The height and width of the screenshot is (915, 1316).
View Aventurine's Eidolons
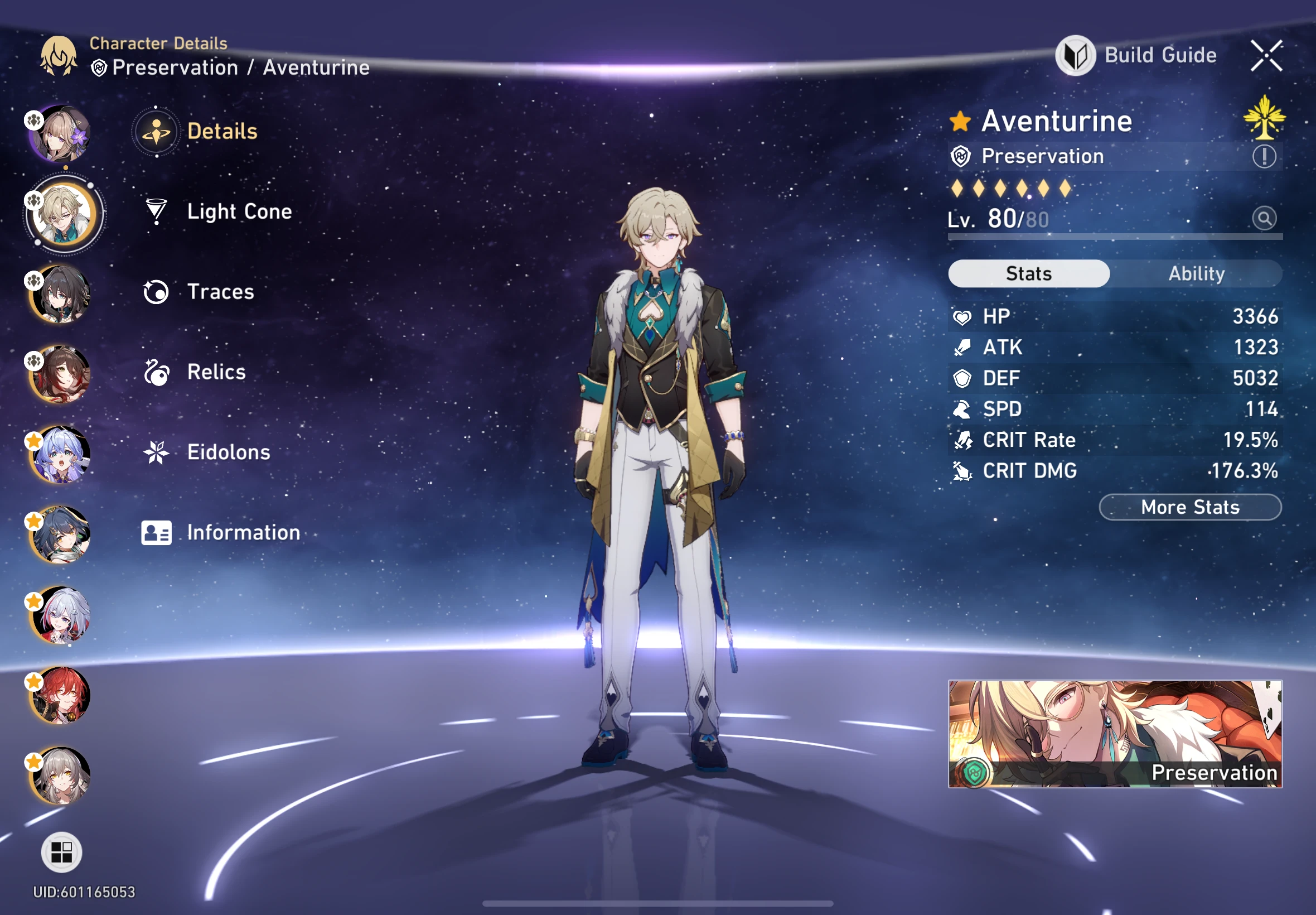[228, 452]
